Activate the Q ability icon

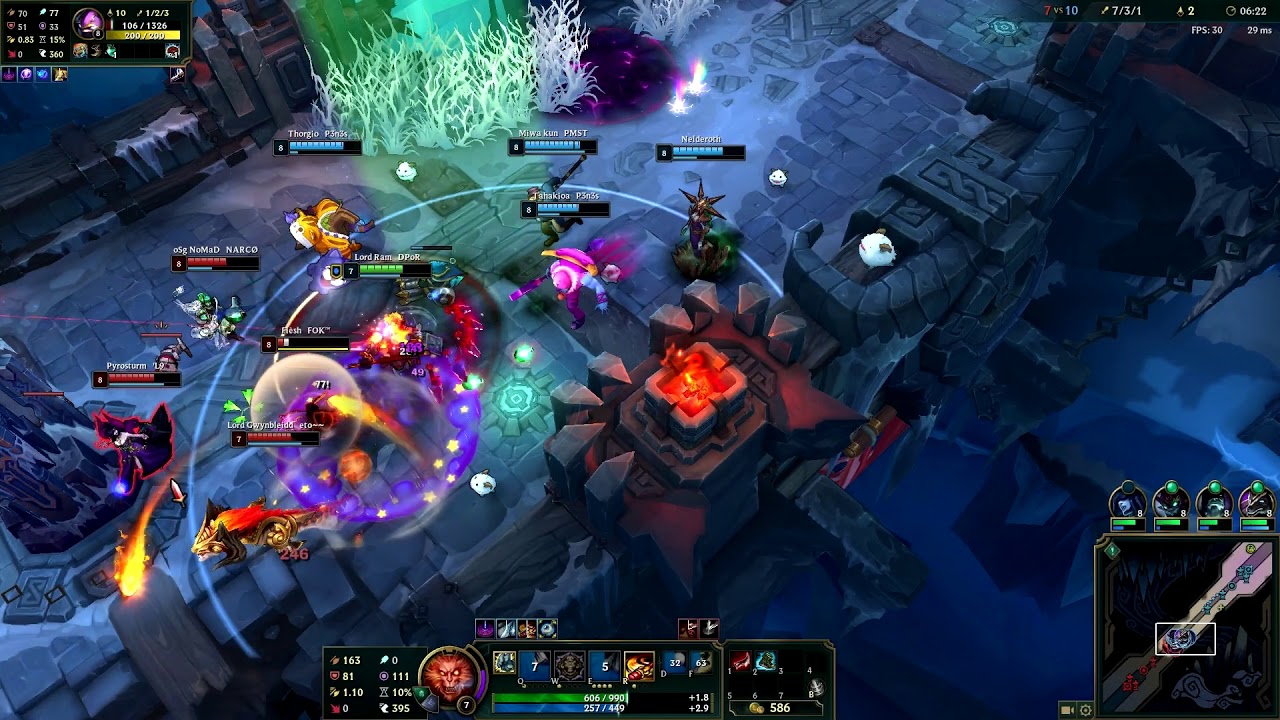[x=535, y=665]
